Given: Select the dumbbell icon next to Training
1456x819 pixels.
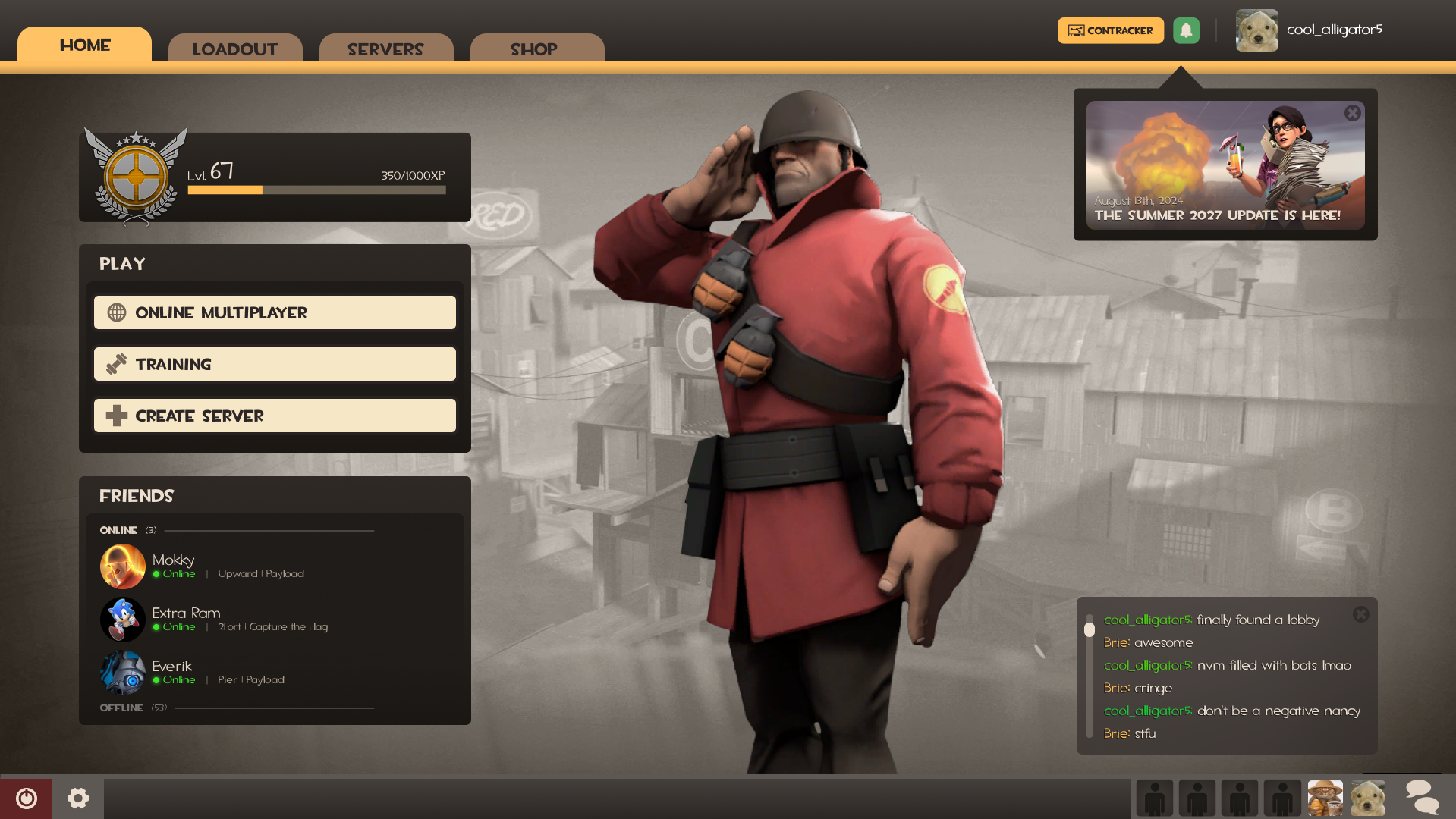Looking at the screenshot, I should 117,364.
